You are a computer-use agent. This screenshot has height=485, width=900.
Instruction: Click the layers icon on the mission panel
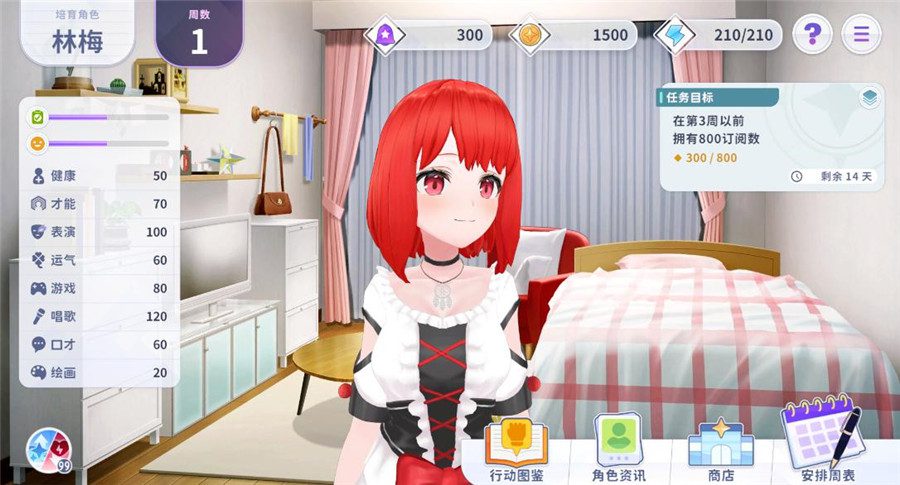point(868,98)
